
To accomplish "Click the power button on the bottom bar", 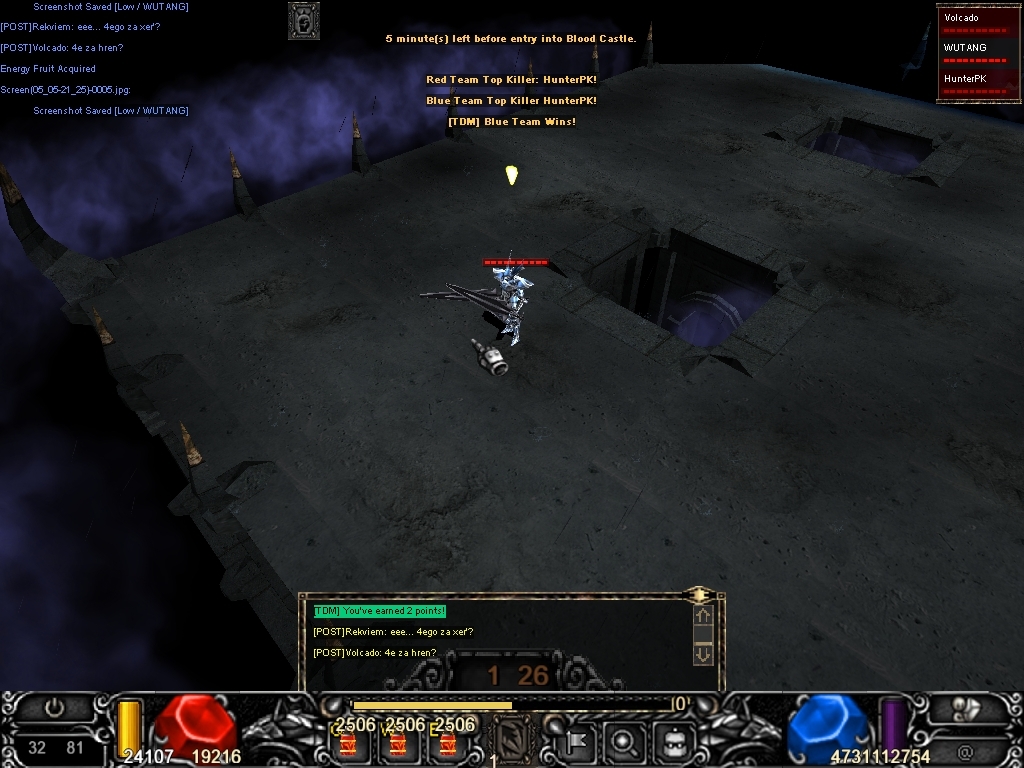I will 54,708.
